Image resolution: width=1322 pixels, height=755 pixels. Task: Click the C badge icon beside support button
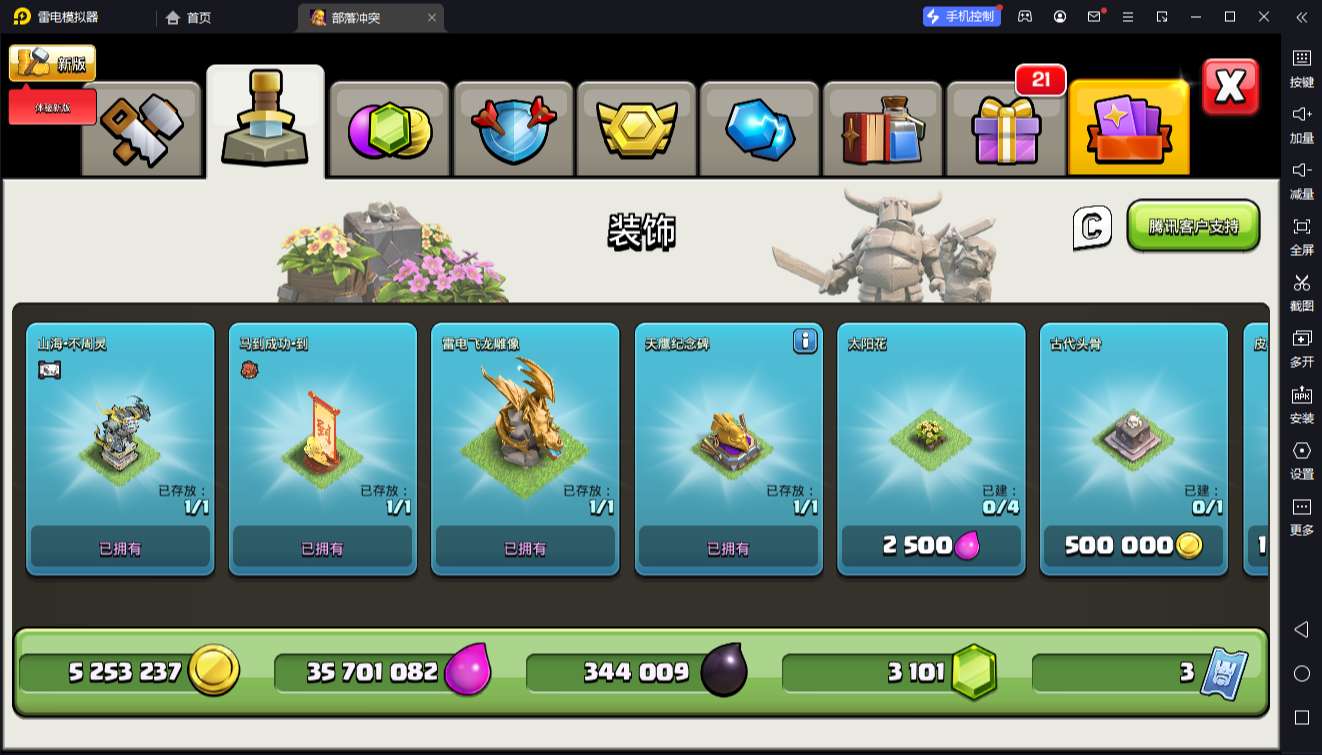click(x=1092, y=227)
